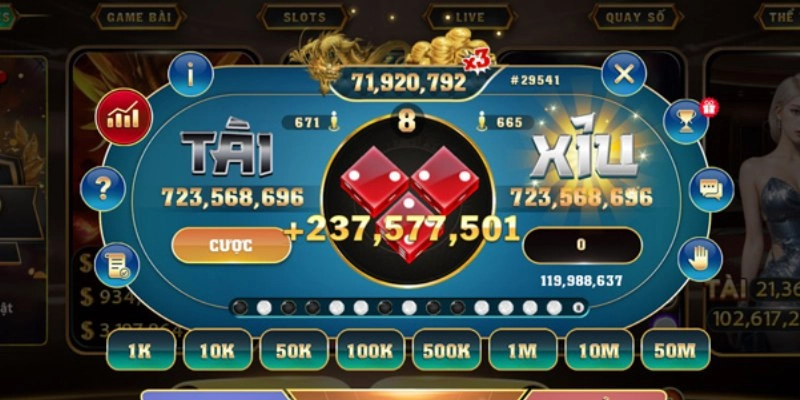
Task: Pick the 10M chip
Action: pos(599,350)
